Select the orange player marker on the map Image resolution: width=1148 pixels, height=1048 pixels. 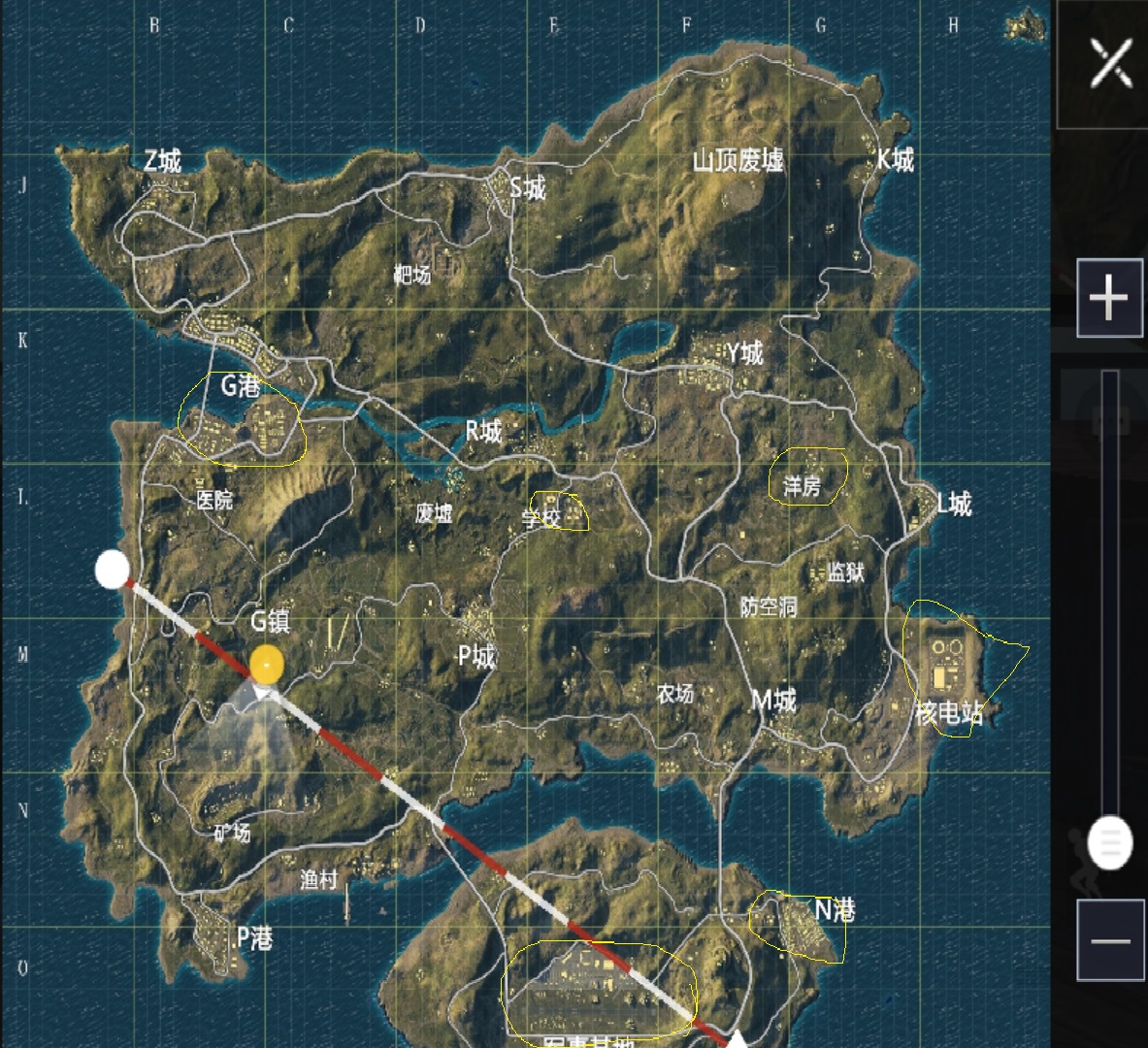[267, 666]
